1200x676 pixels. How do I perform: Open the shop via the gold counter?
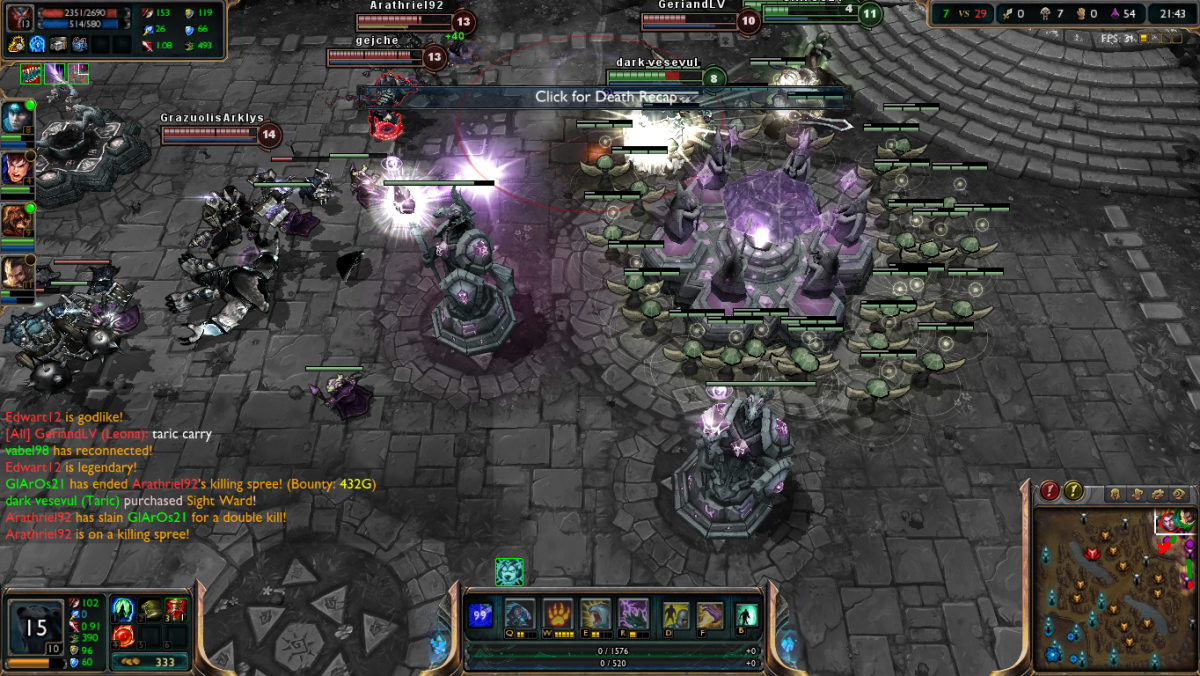(149, 662)
